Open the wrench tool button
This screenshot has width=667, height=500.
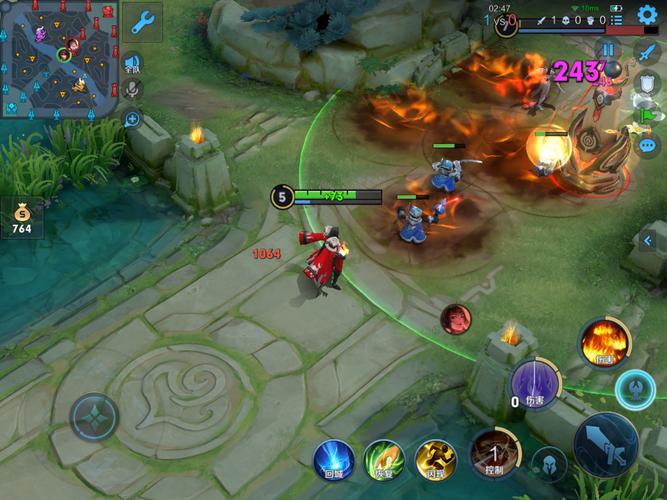coord(143,21)
